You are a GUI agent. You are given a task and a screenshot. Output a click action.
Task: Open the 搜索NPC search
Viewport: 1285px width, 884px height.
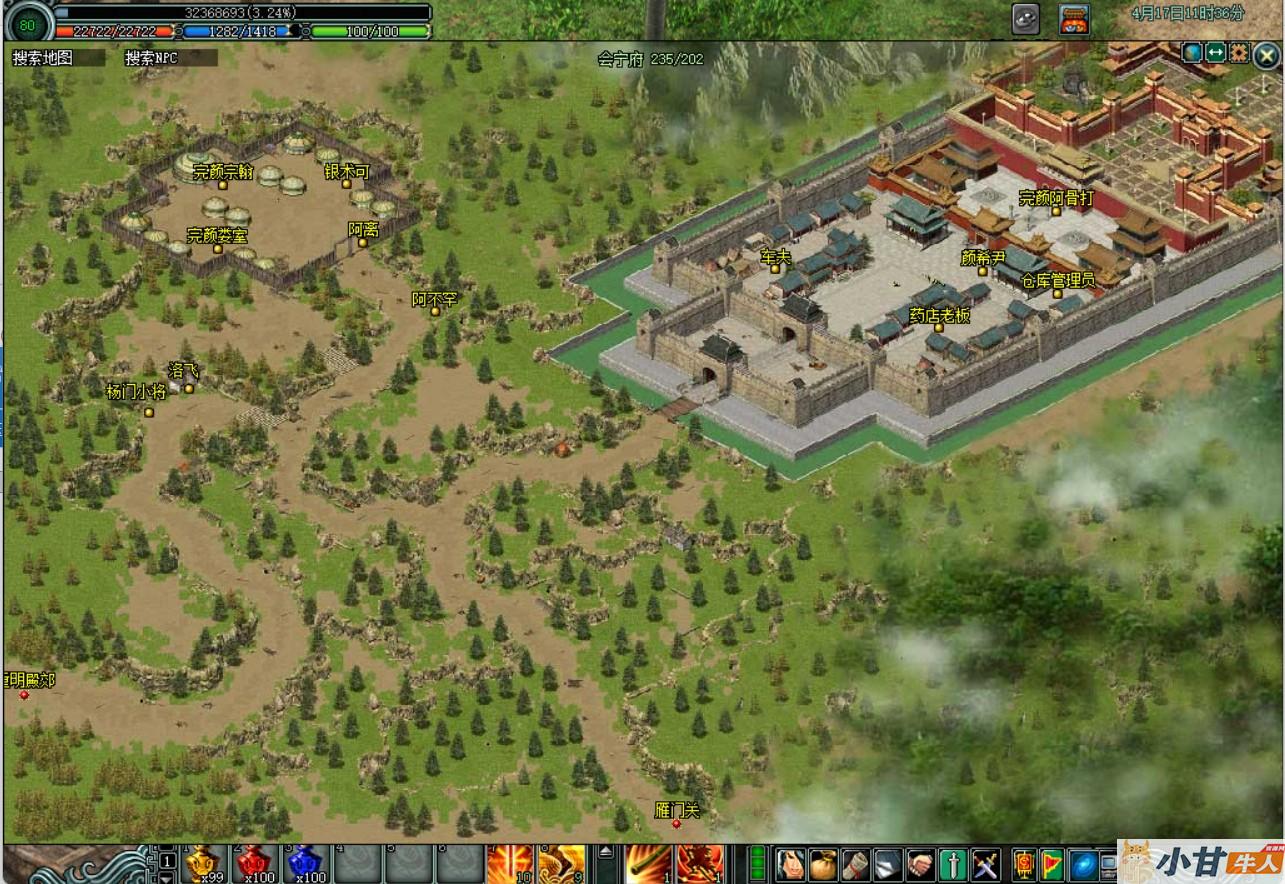[x=152, y=58]
